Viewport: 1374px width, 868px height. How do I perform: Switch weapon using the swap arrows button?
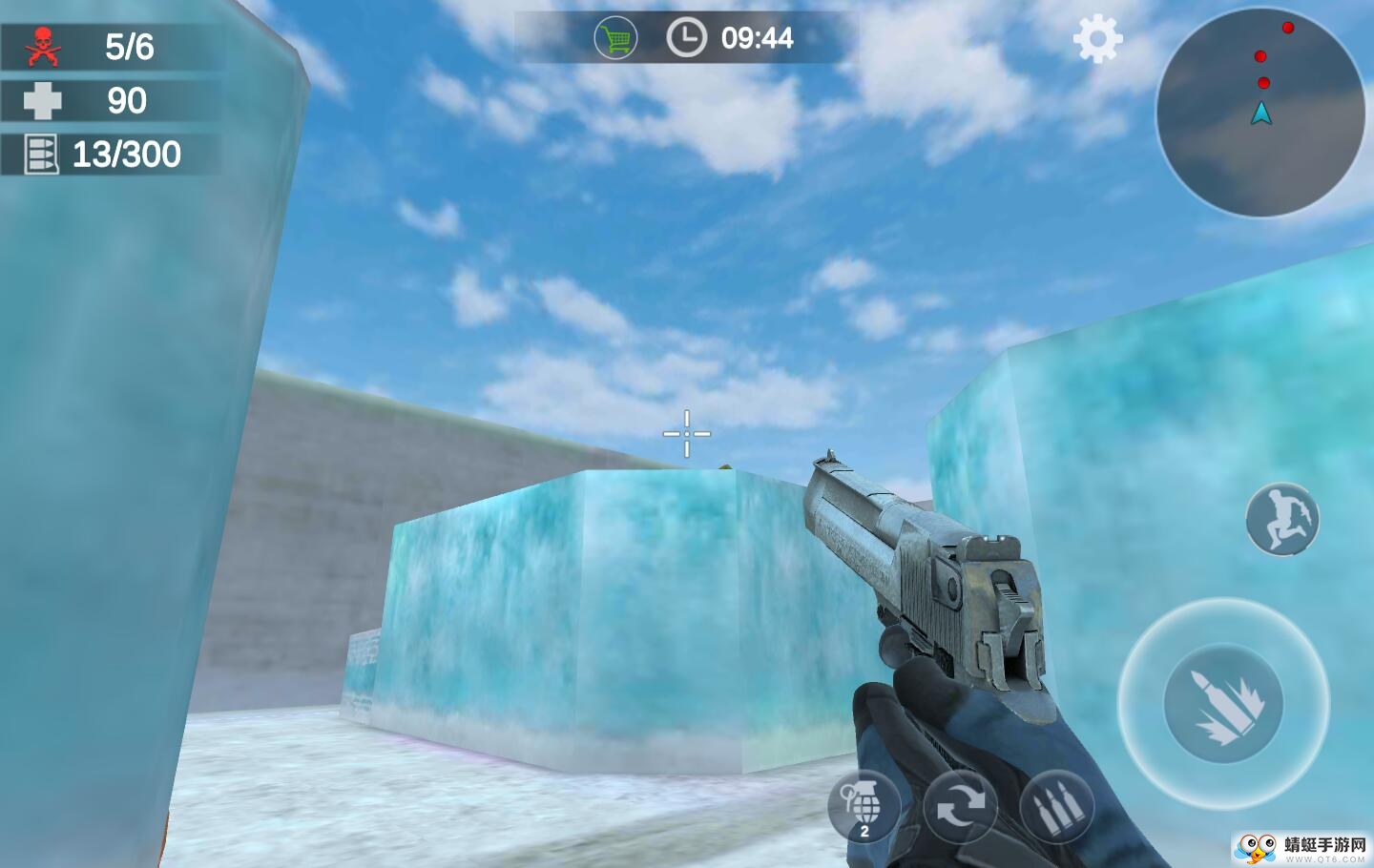(960, 808)
